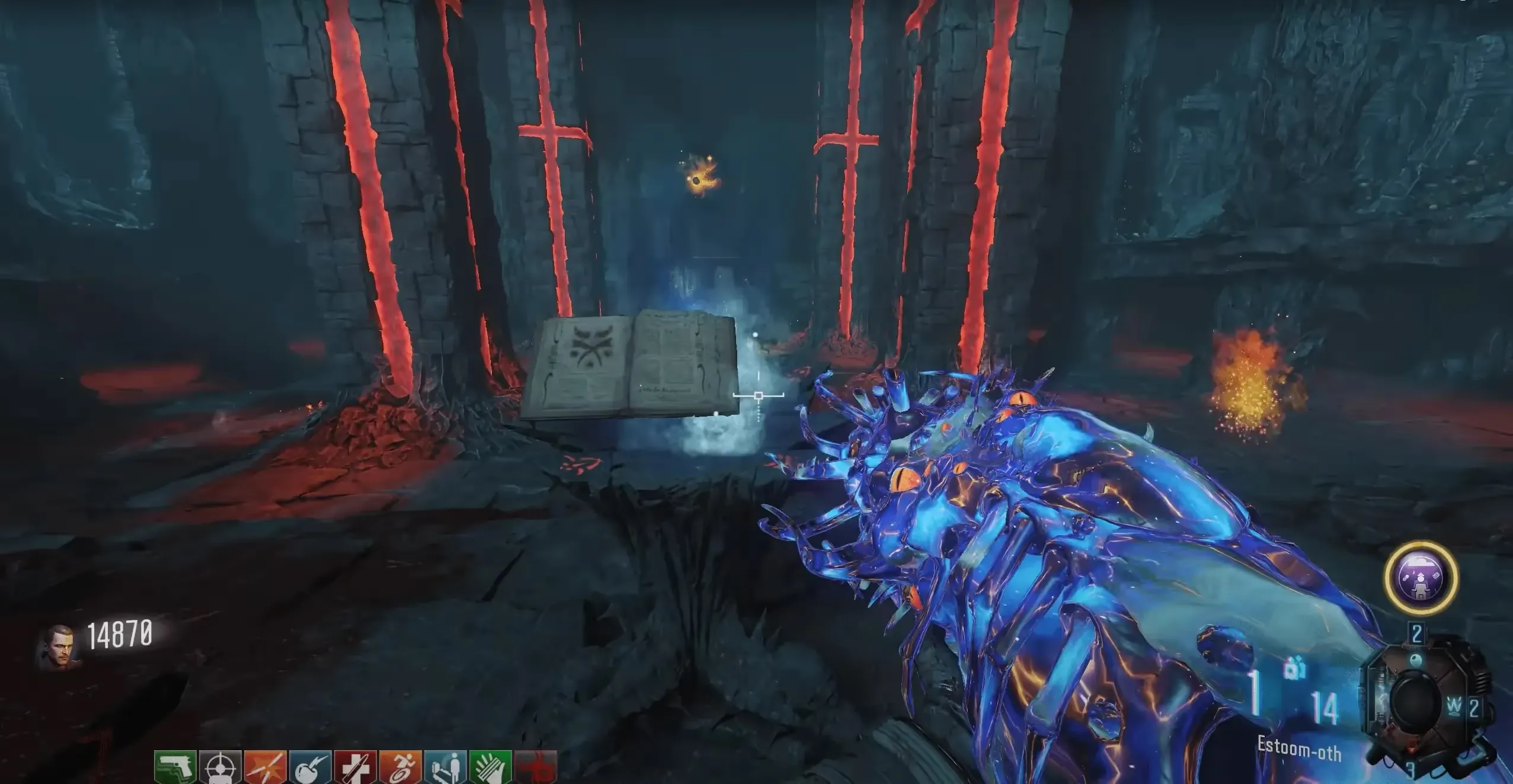Choose the Double Tap bullet-burst perk icon

[266, 767]
